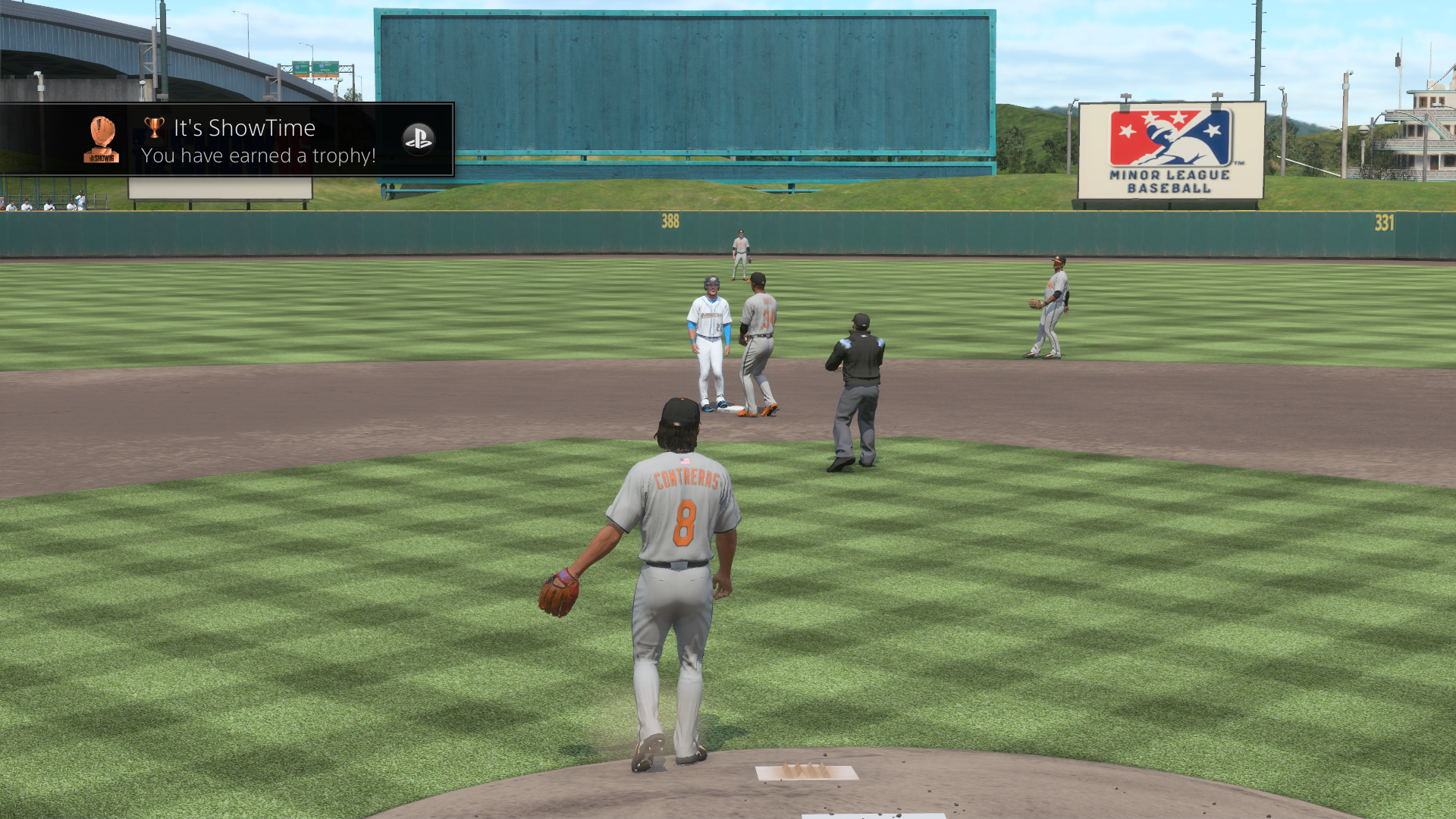Toggle the trophy notification banner
1456x819 pixels.
coord(227,140)
